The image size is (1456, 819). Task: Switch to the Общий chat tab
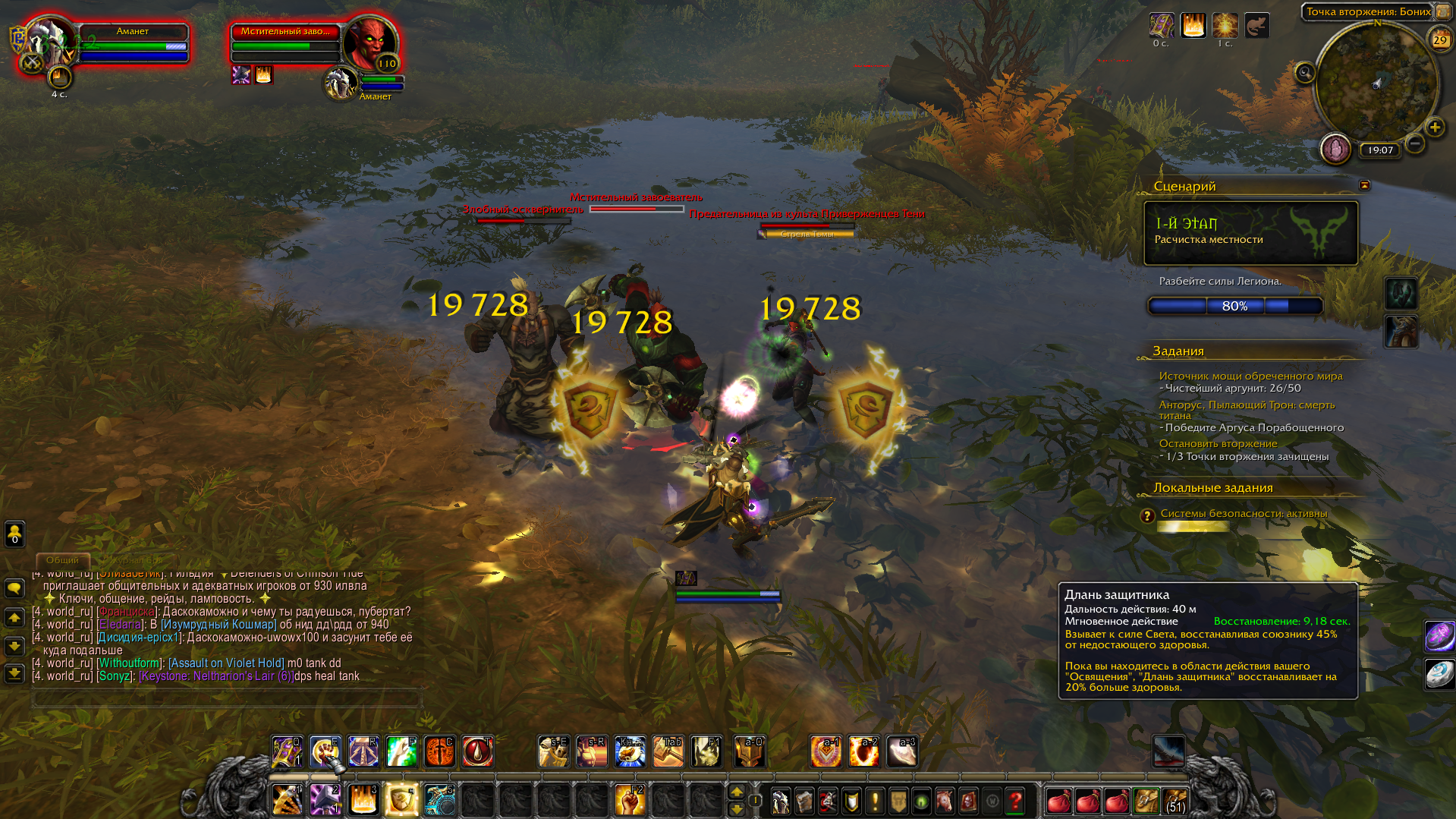click(62, 560)
